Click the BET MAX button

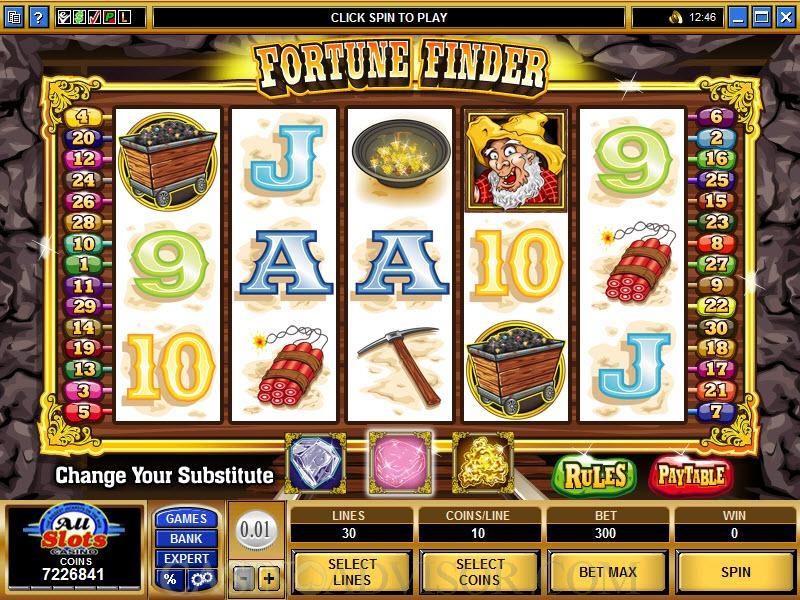608,572
